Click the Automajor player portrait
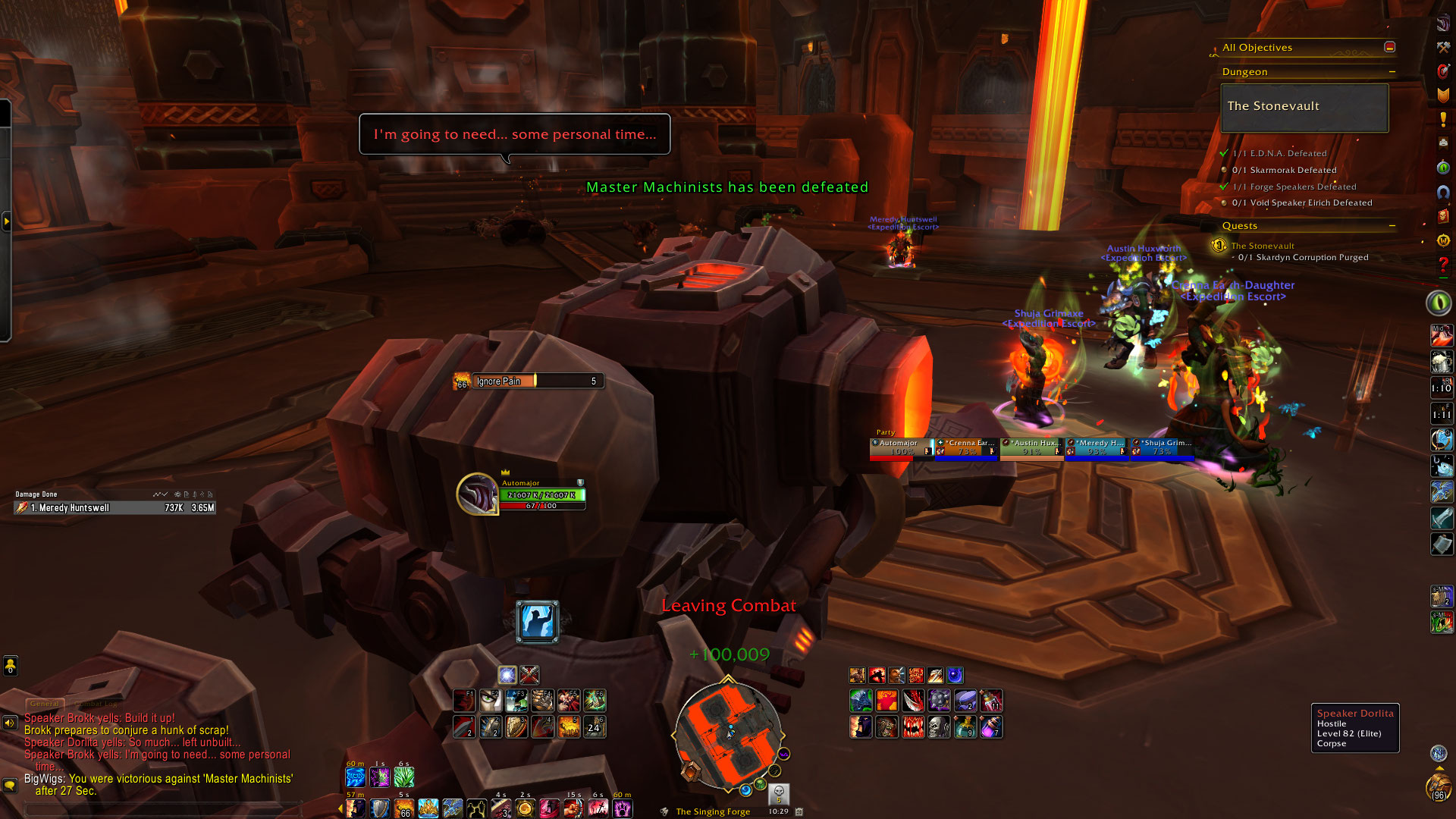The width and height of the screenshot is (1456, 819). (x=477, y=494)
